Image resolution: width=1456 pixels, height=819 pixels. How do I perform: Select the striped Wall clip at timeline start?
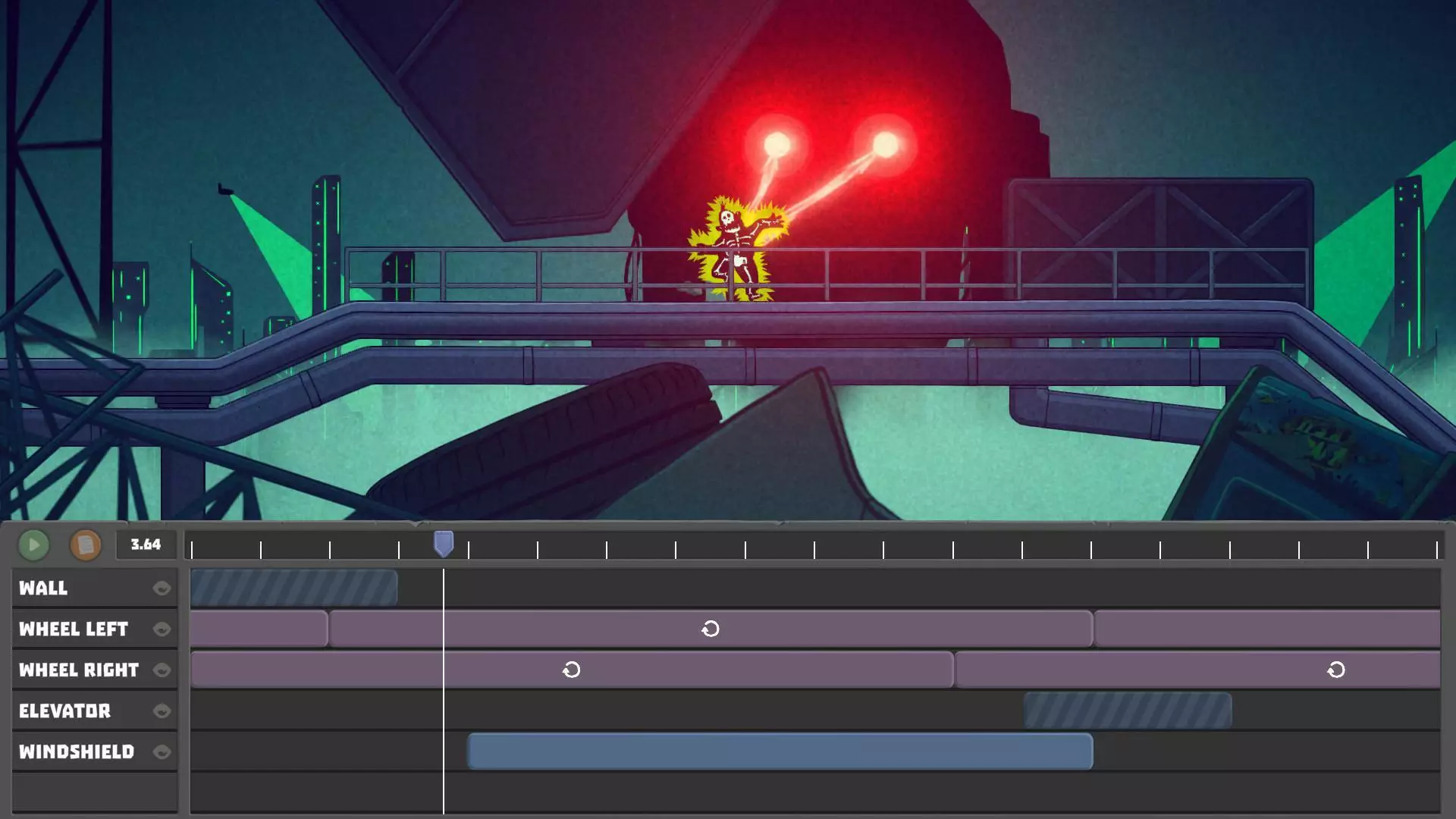point(296,587)
